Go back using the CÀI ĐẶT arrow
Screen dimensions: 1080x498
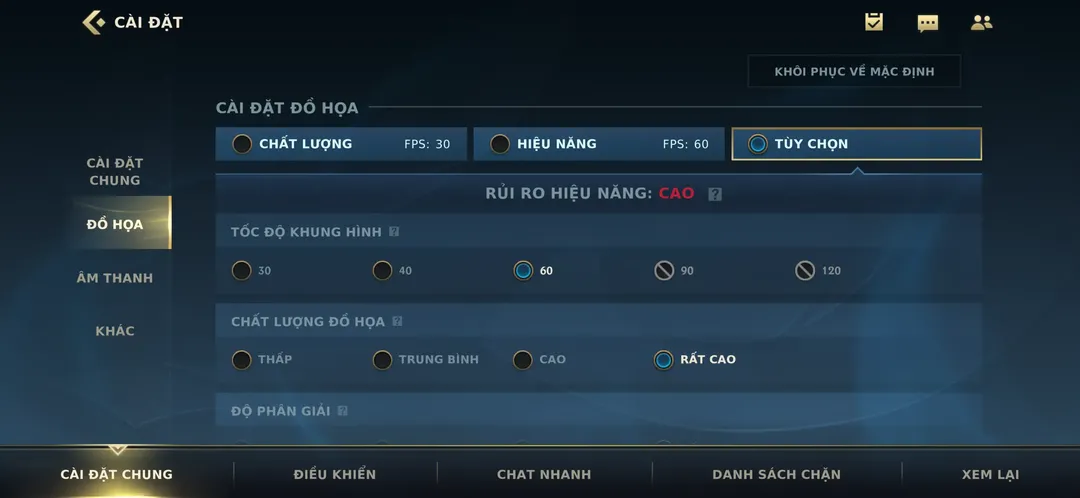pyautogui.click(x=94, y=22)
